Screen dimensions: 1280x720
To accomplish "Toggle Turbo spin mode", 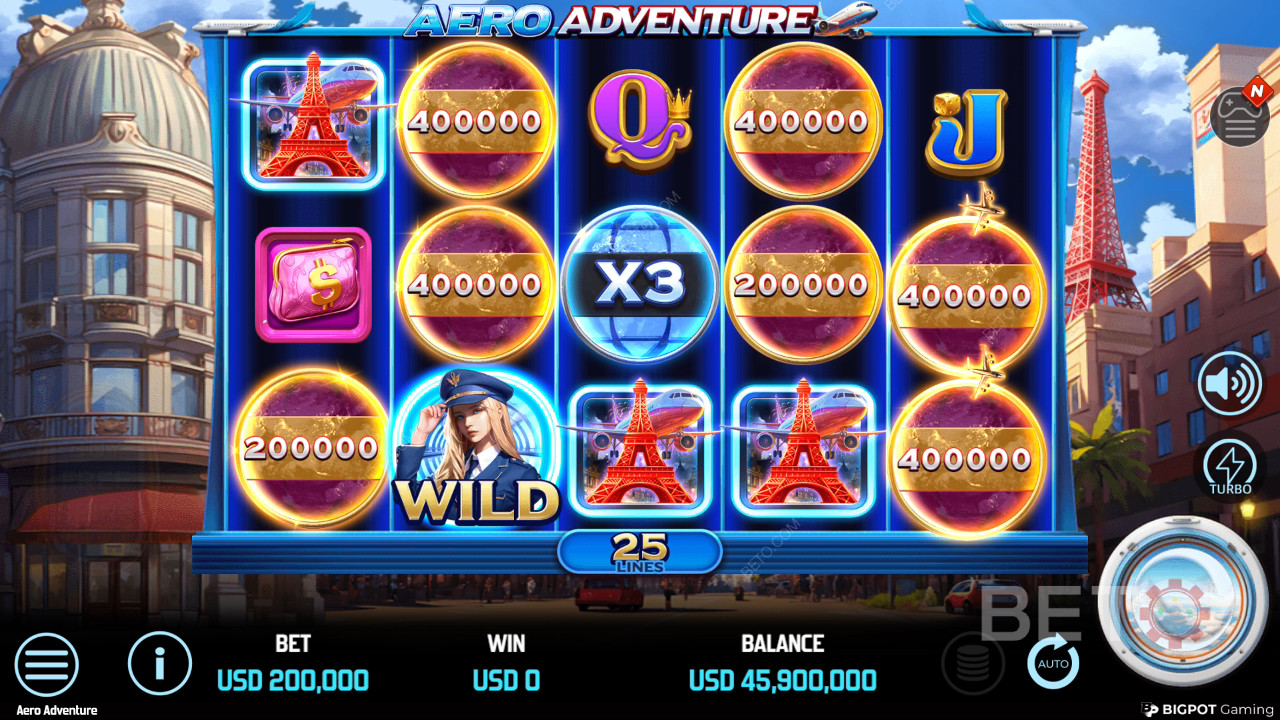I will click(1230, 468).
